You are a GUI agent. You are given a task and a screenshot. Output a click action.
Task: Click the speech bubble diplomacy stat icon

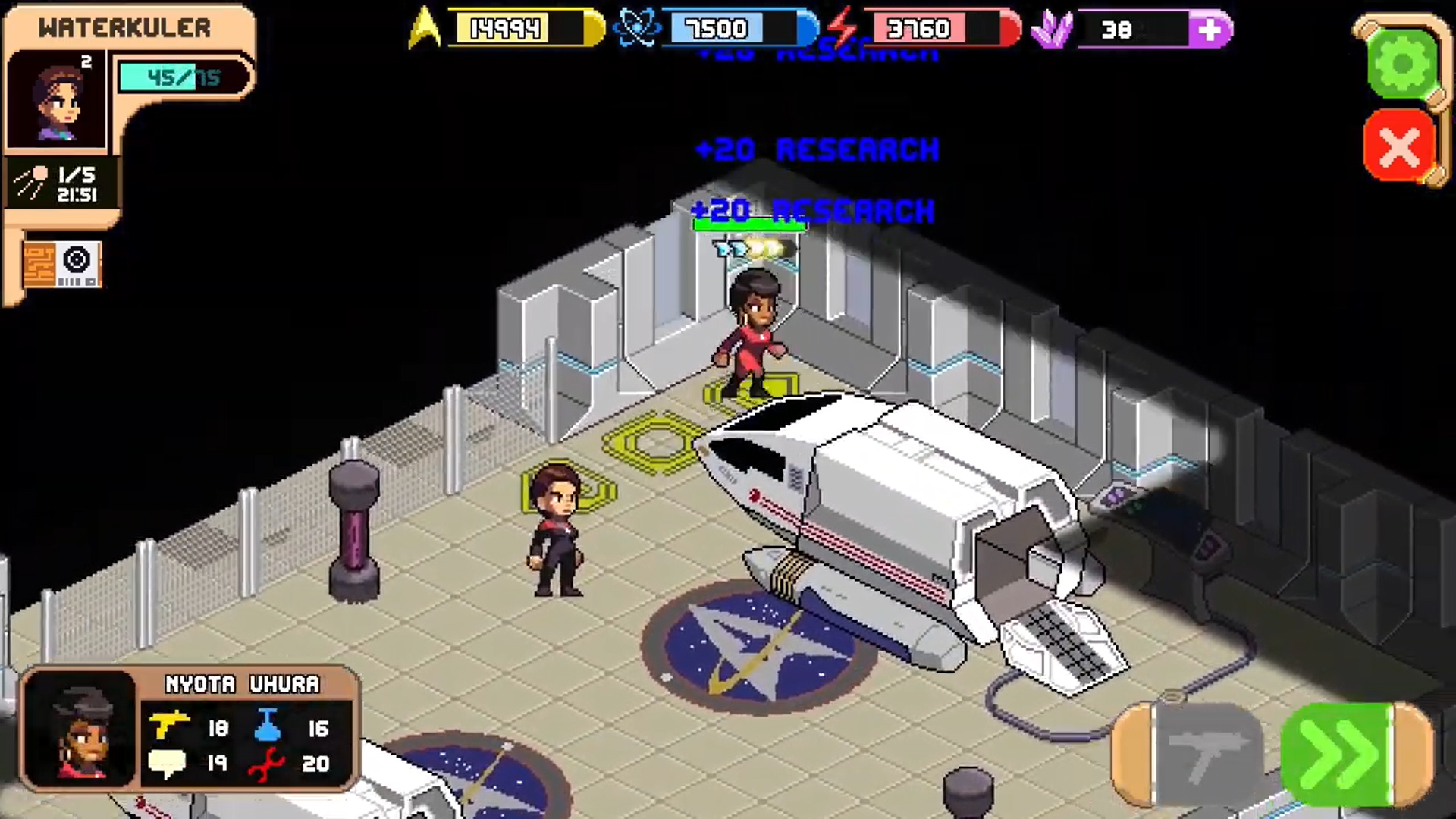(168, 764)
